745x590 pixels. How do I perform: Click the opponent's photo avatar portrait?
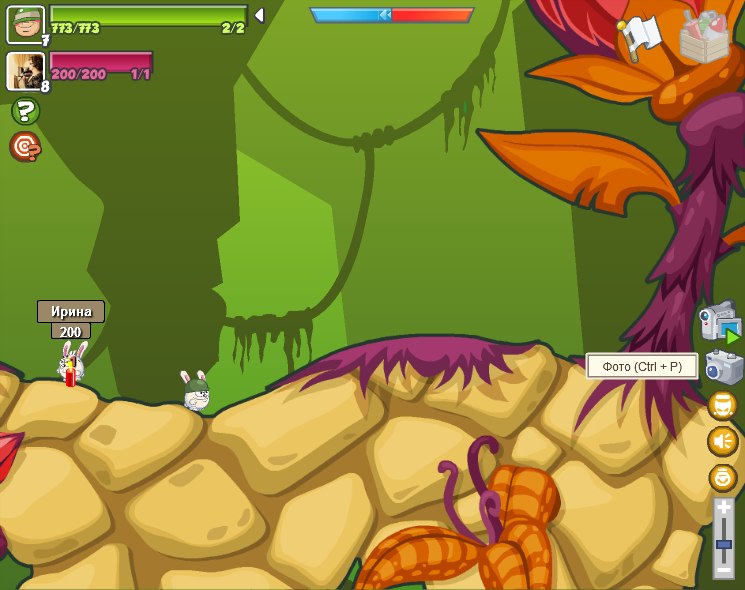pyautogui.click(x=24, y=71)
